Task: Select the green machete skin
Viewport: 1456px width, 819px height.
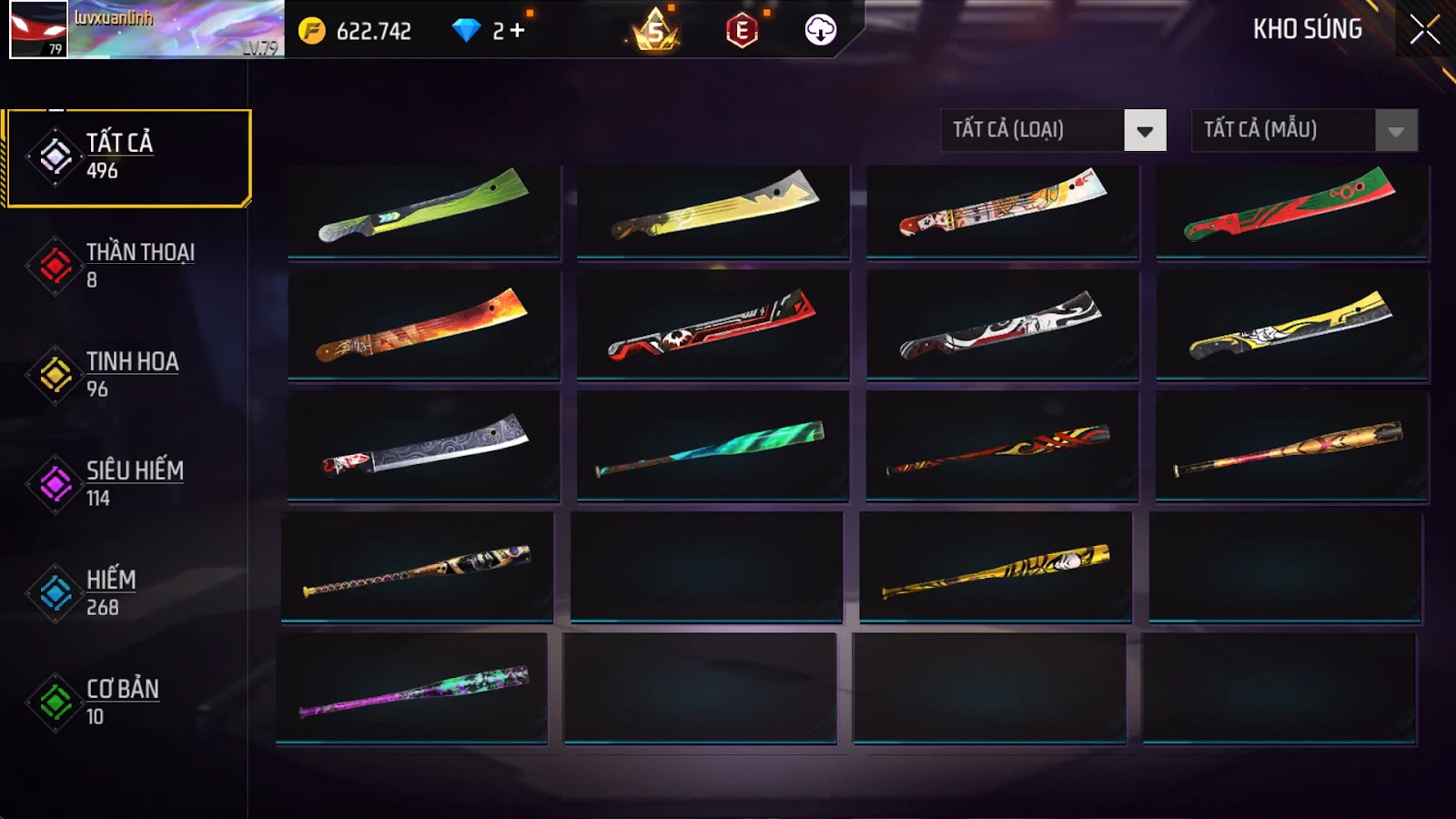Action: point(424,209)
